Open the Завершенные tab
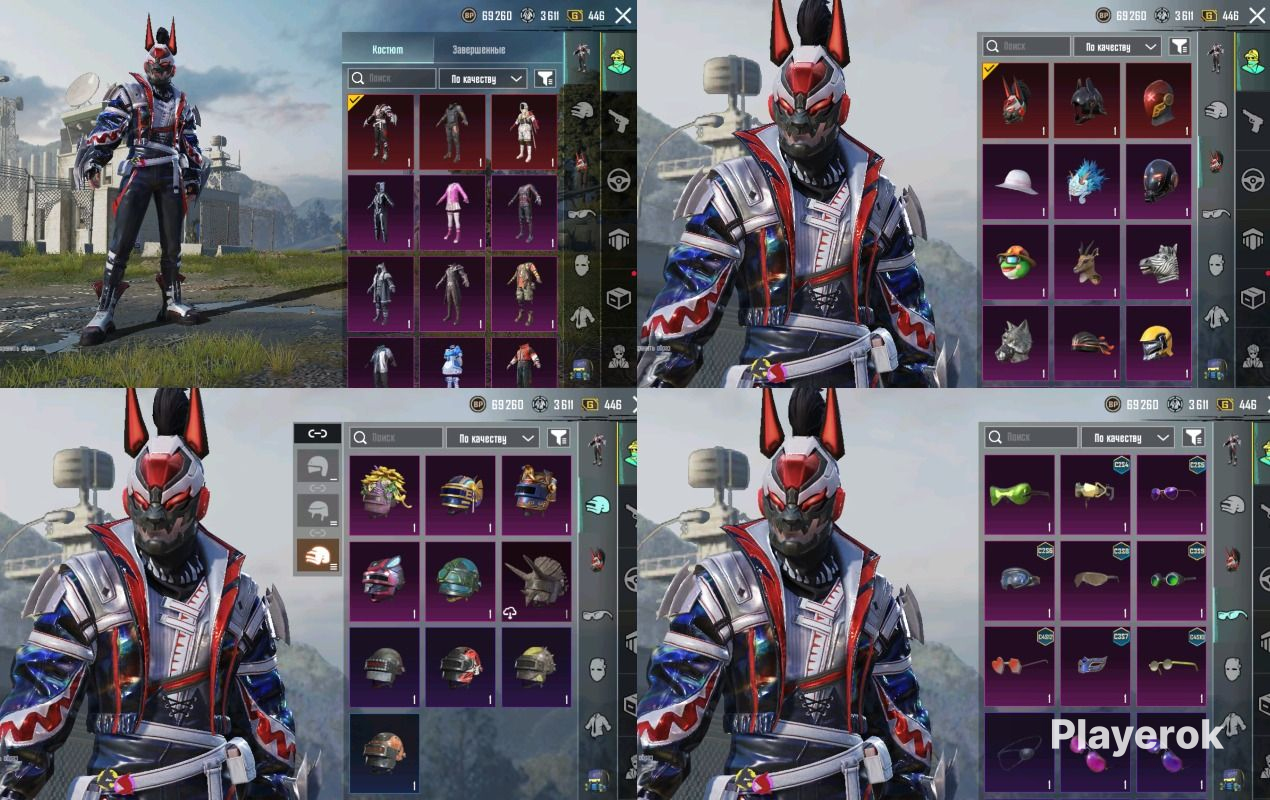Screen dimensions: 1270x800 click(x=478, y=49)
